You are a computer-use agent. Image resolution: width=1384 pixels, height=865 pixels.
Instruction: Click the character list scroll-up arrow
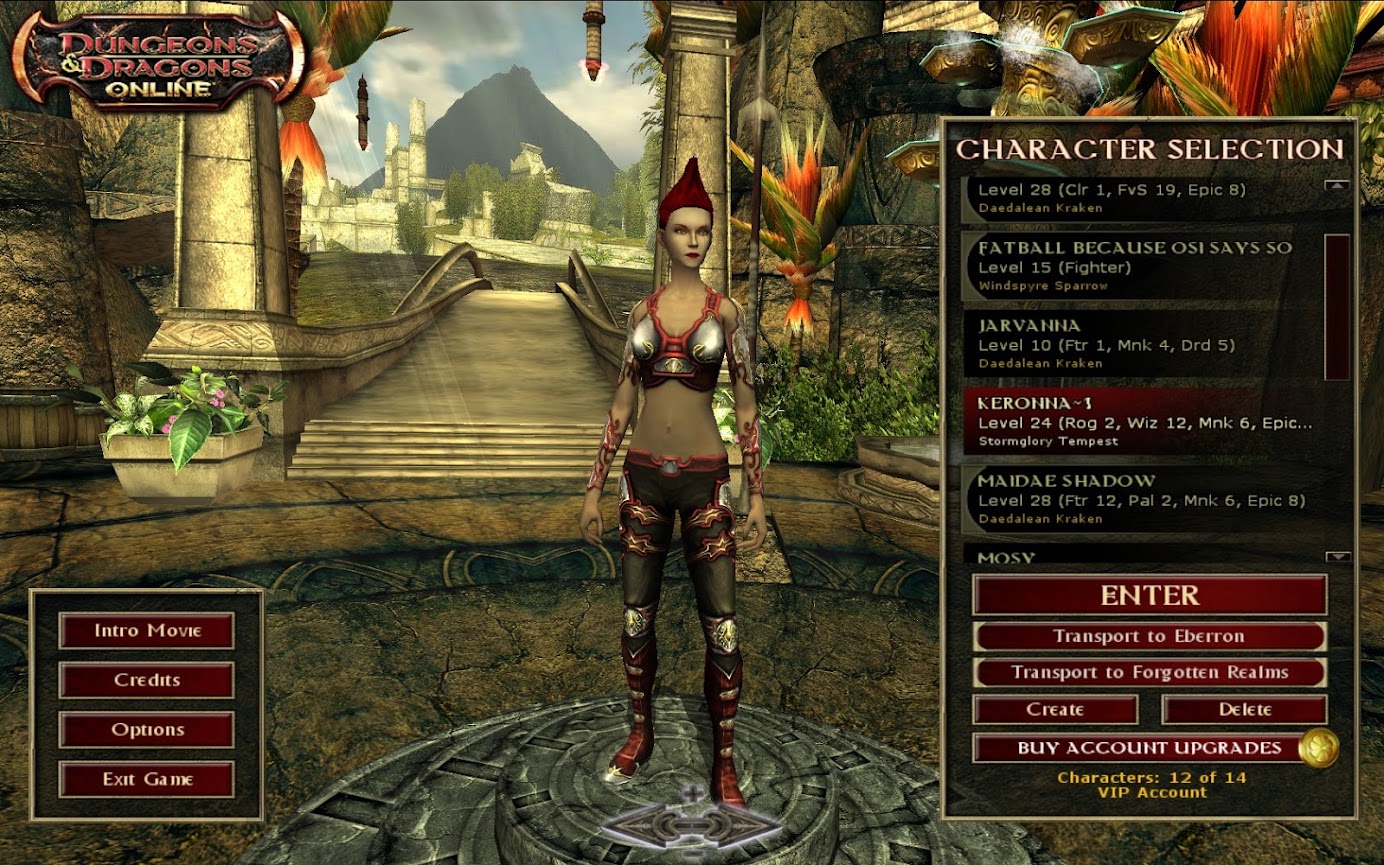coord(1337,185)
